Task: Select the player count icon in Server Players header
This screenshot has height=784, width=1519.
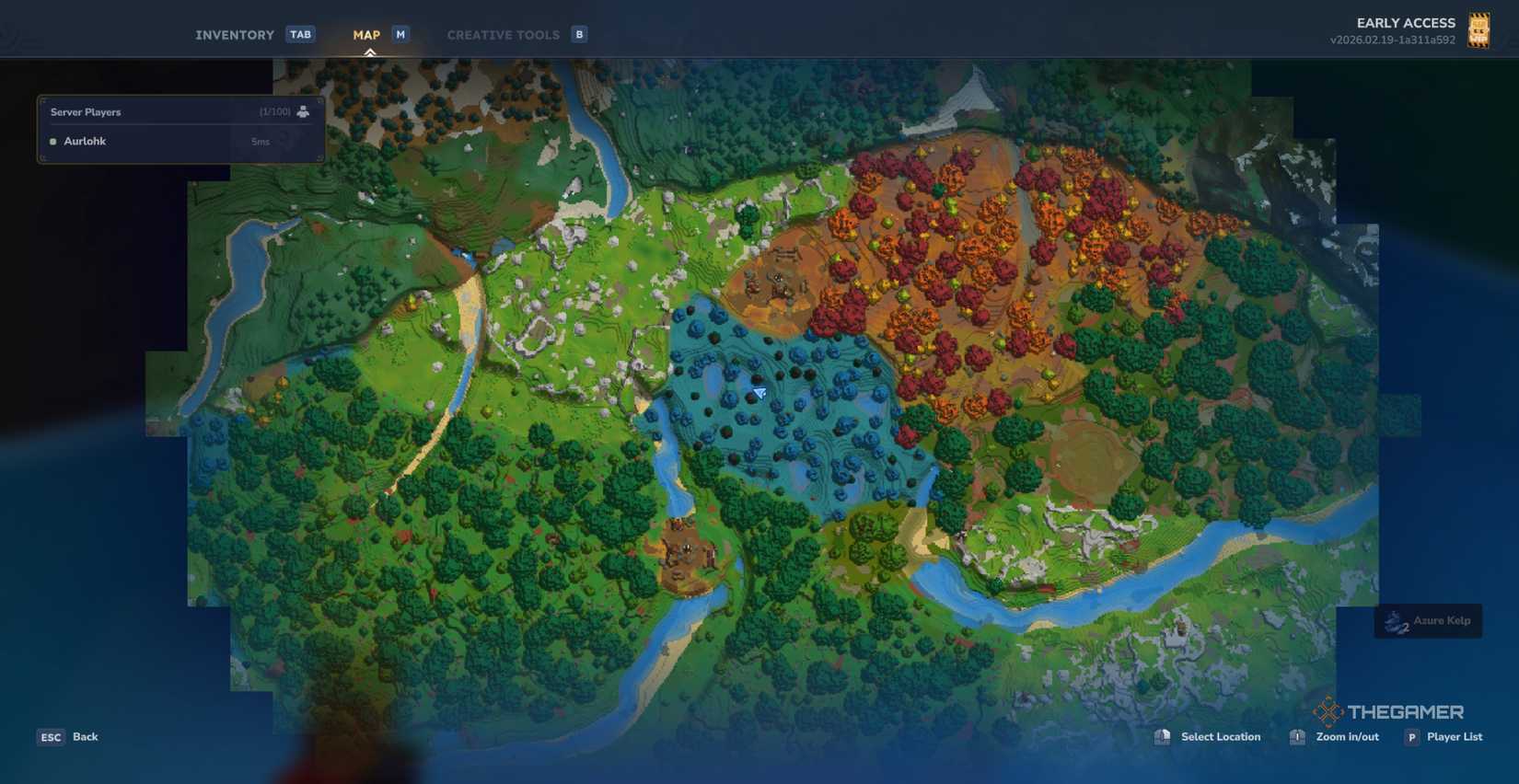Action: pos(303,111)
